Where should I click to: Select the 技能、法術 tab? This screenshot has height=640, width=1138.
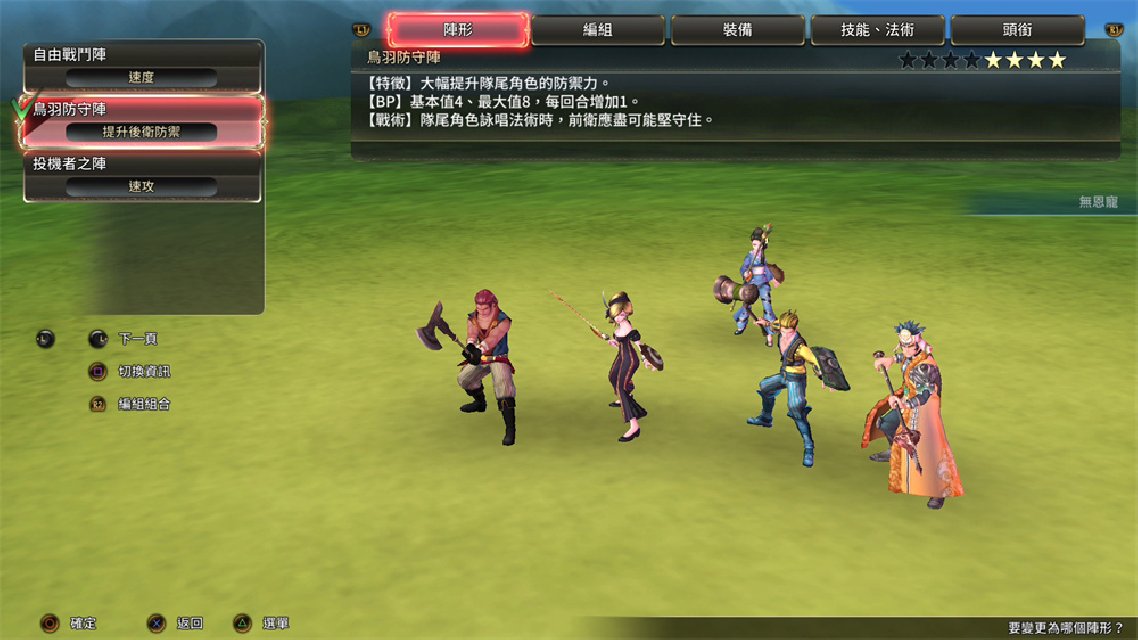877,30
